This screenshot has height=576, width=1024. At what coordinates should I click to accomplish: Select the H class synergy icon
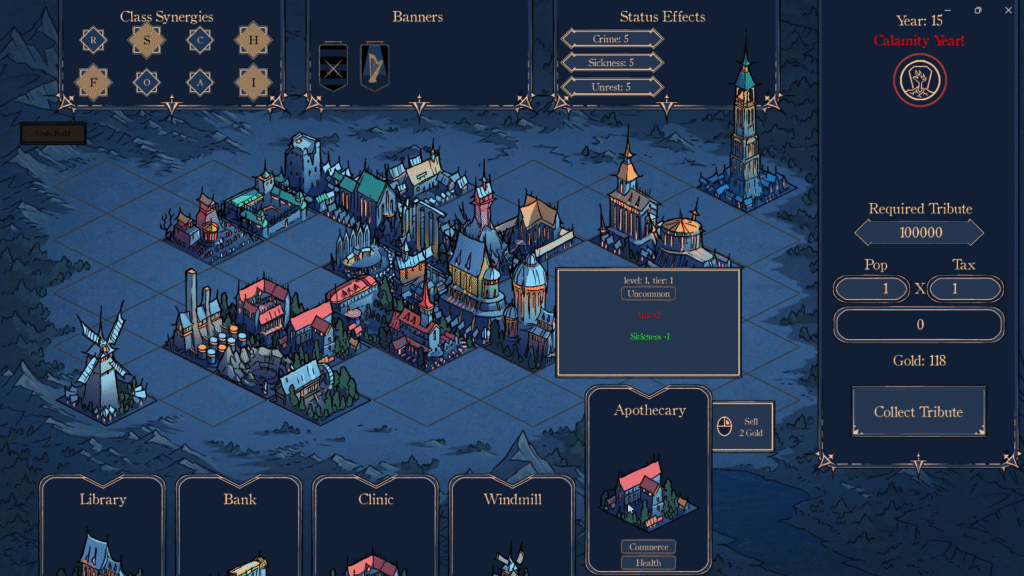[253, 40]
